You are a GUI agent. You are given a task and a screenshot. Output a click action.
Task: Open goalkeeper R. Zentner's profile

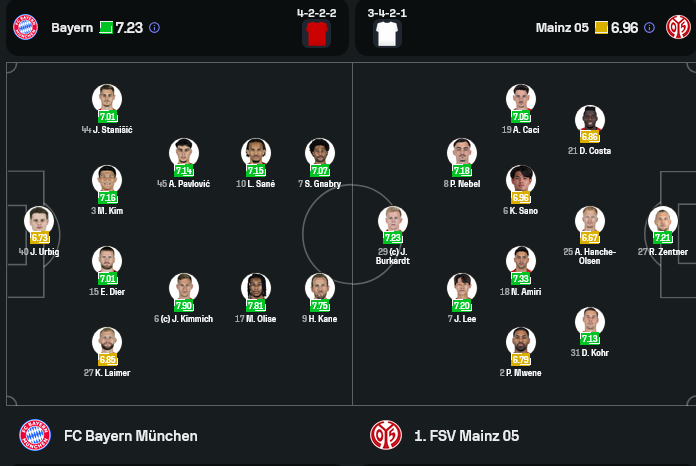(x=662, y=221)
